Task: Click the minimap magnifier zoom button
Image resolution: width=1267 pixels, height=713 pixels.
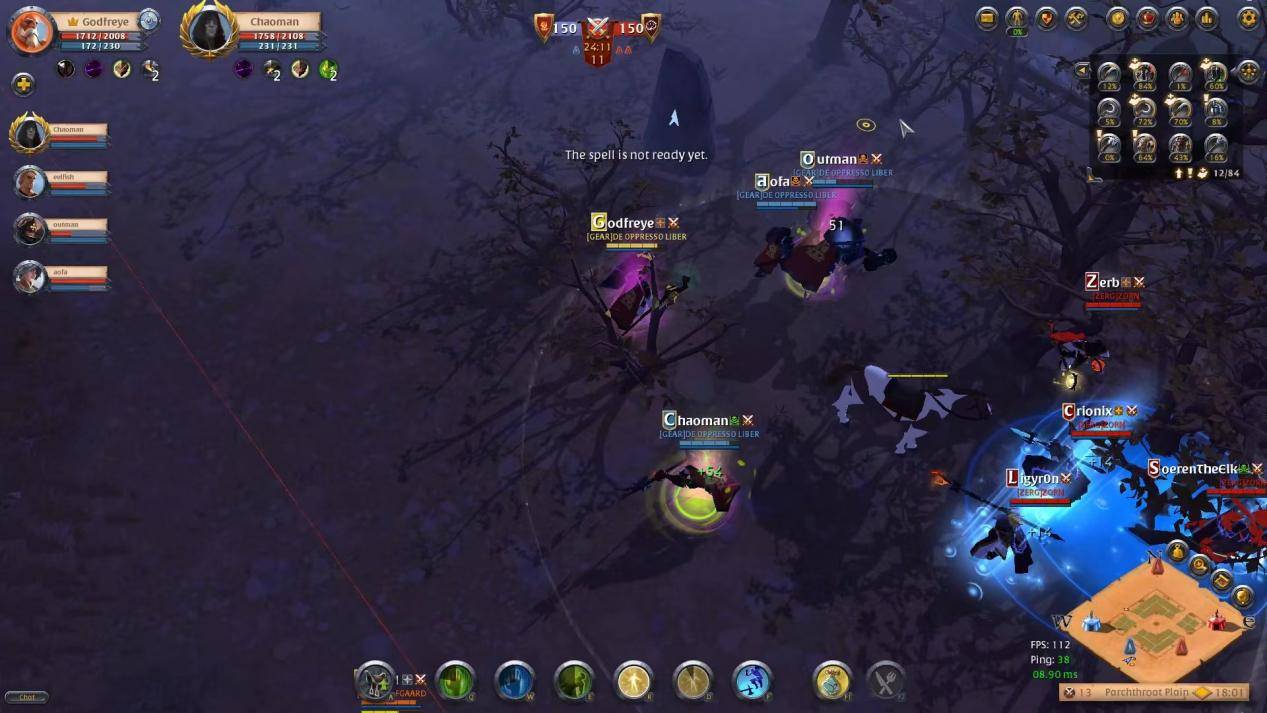Action: tap(1199, 566)
